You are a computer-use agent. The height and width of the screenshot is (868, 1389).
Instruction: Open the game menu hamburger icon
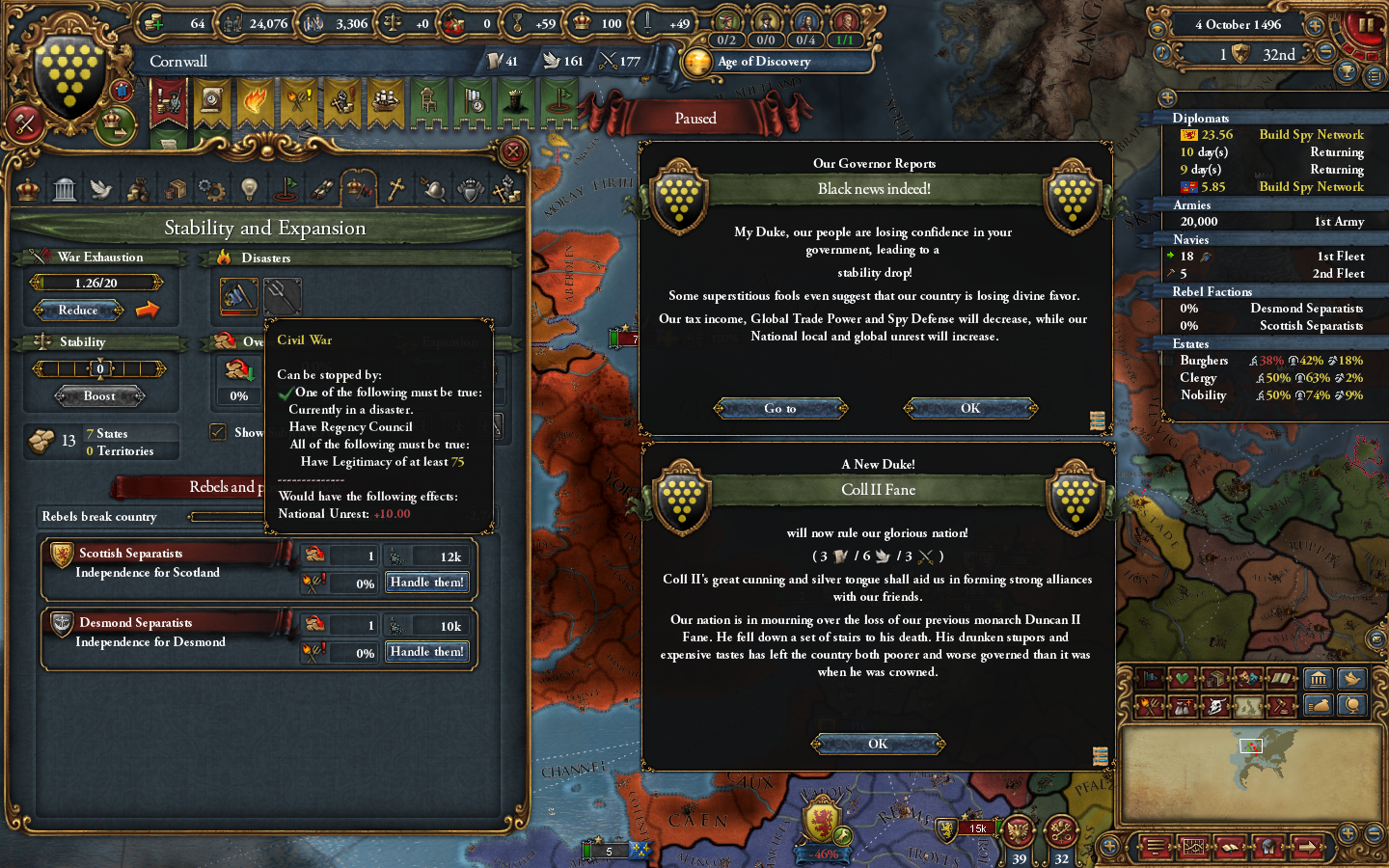coord(1154,848)
